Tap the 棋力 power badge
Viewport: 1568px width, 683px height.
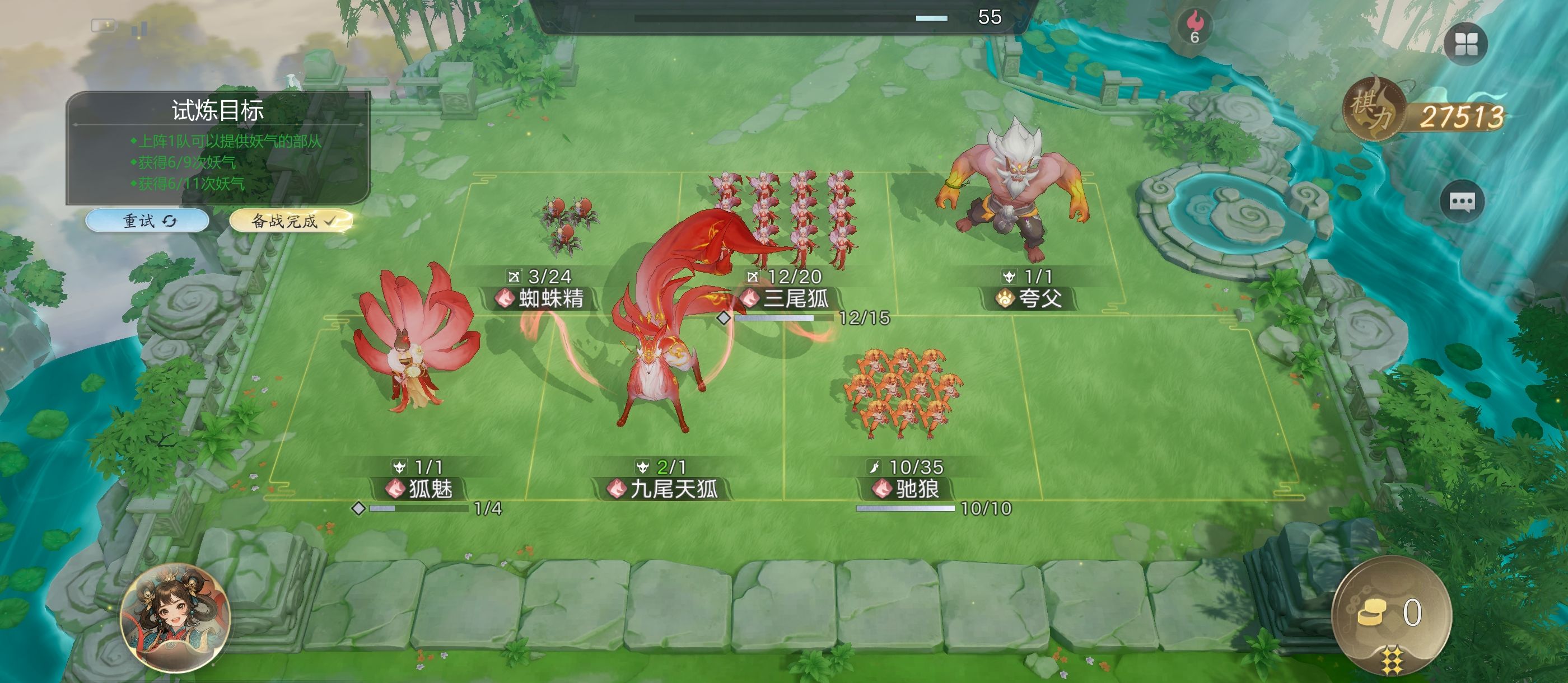pyautogui.click(x=1373, y=110)
